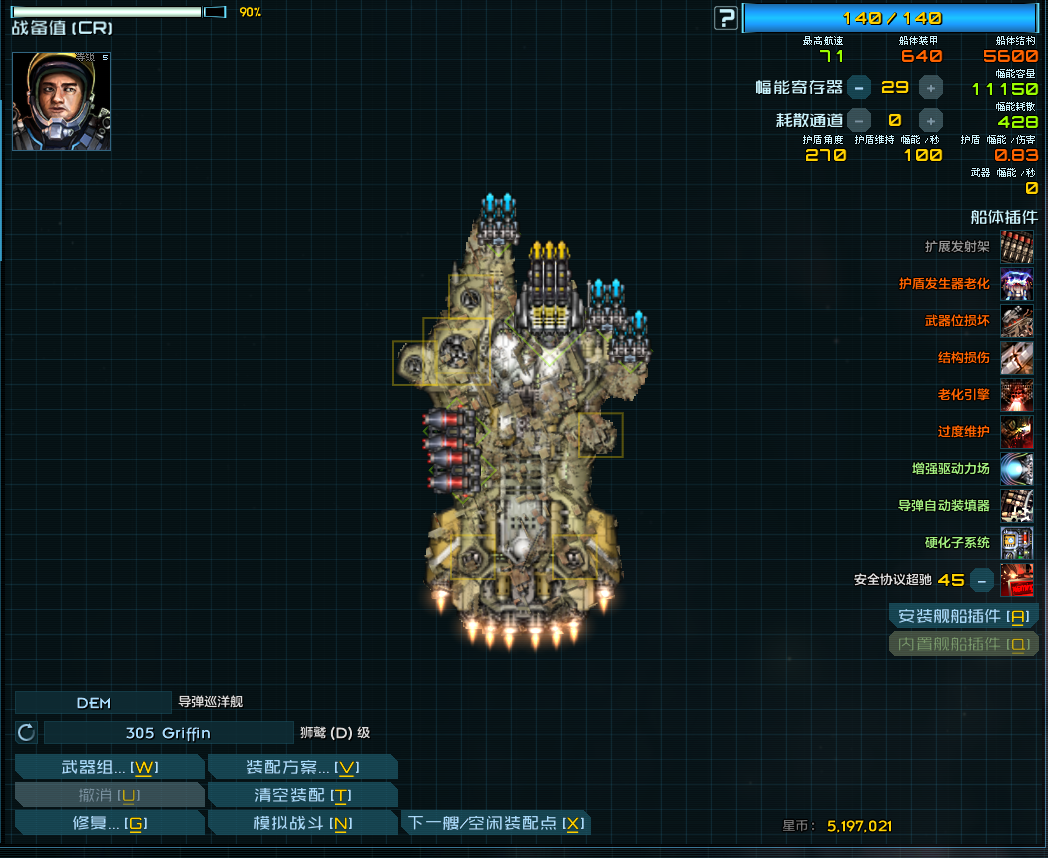Click the Augmented Drive Field (增强驱动力场) icon
The image size is (1048, 858).
[1017, 468]
